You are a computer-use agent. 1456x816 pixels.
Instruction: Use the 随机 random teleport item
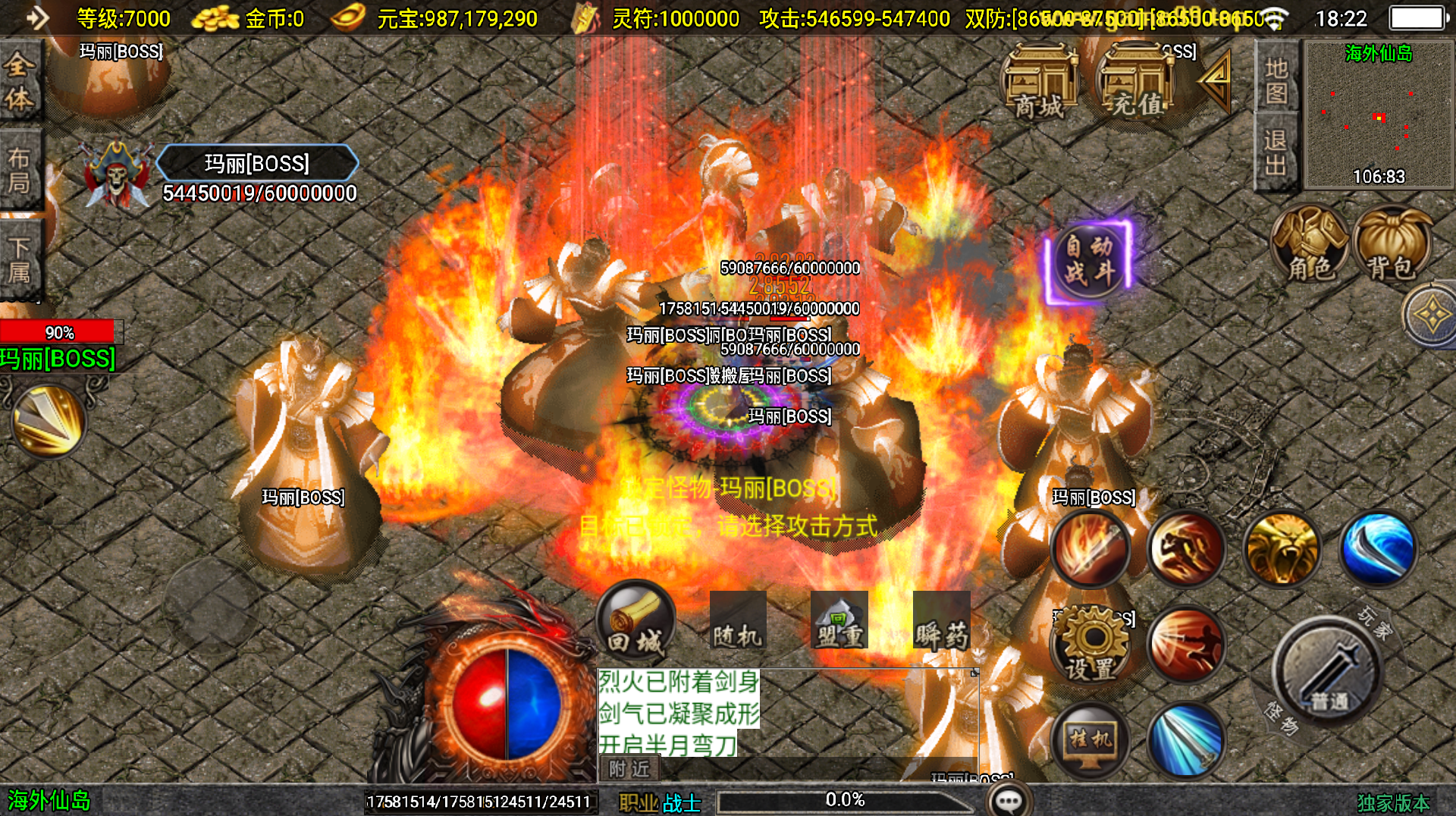737,620
